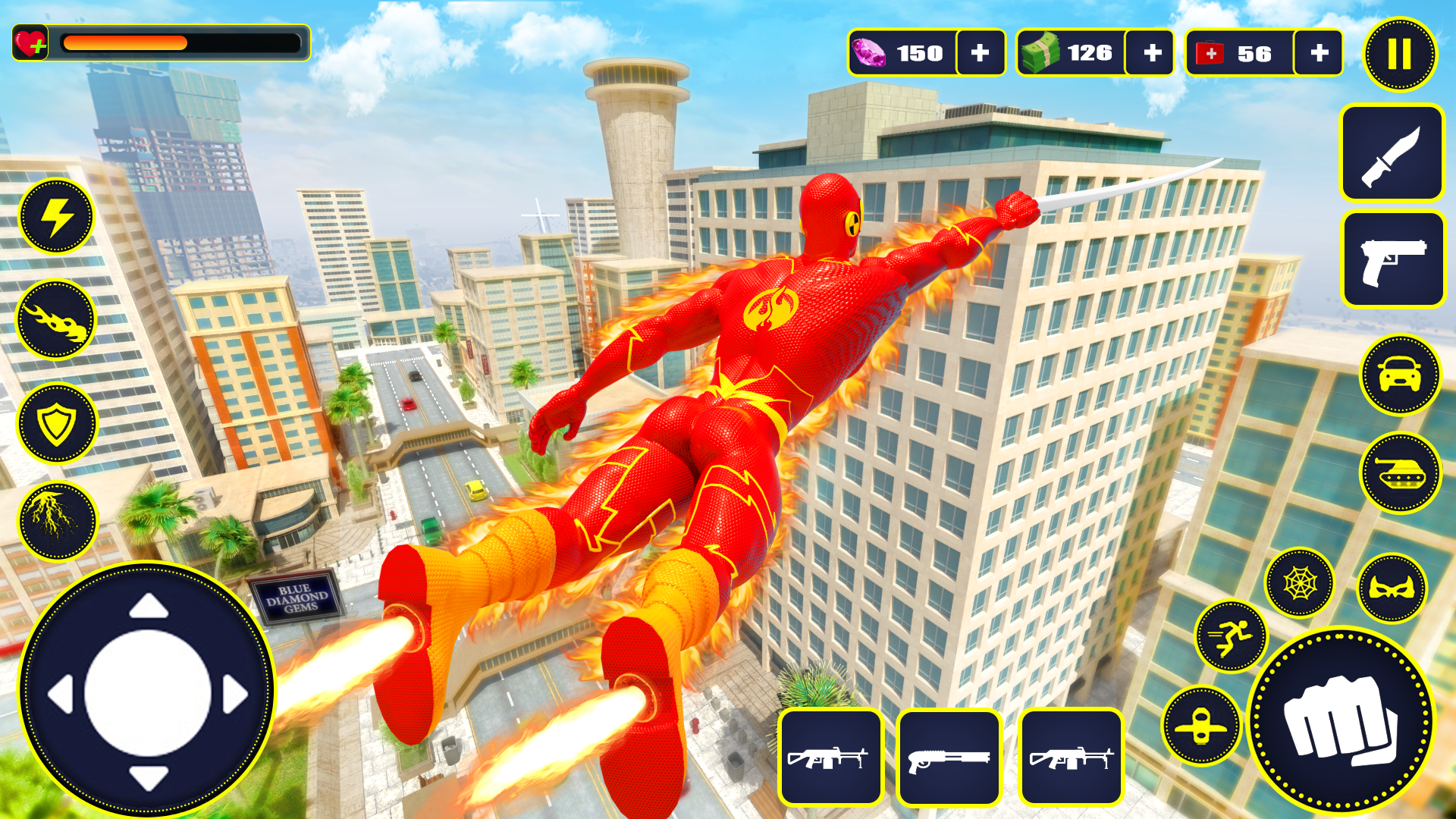Image resolution: width=1456 pixels, height=819 pixels.
Task: Select the pistol weapon icon
Action: coord(1394,260)
